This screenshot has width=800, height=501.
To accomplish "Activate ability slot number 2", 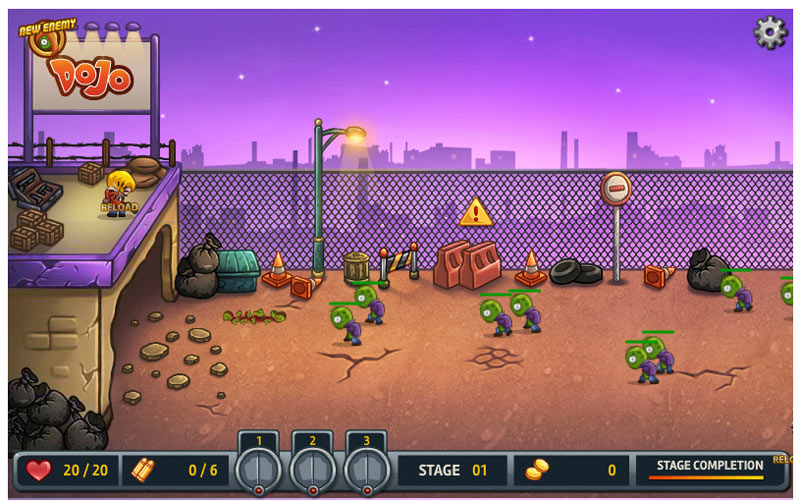I will pyautogui.click(x=313, y=467).
